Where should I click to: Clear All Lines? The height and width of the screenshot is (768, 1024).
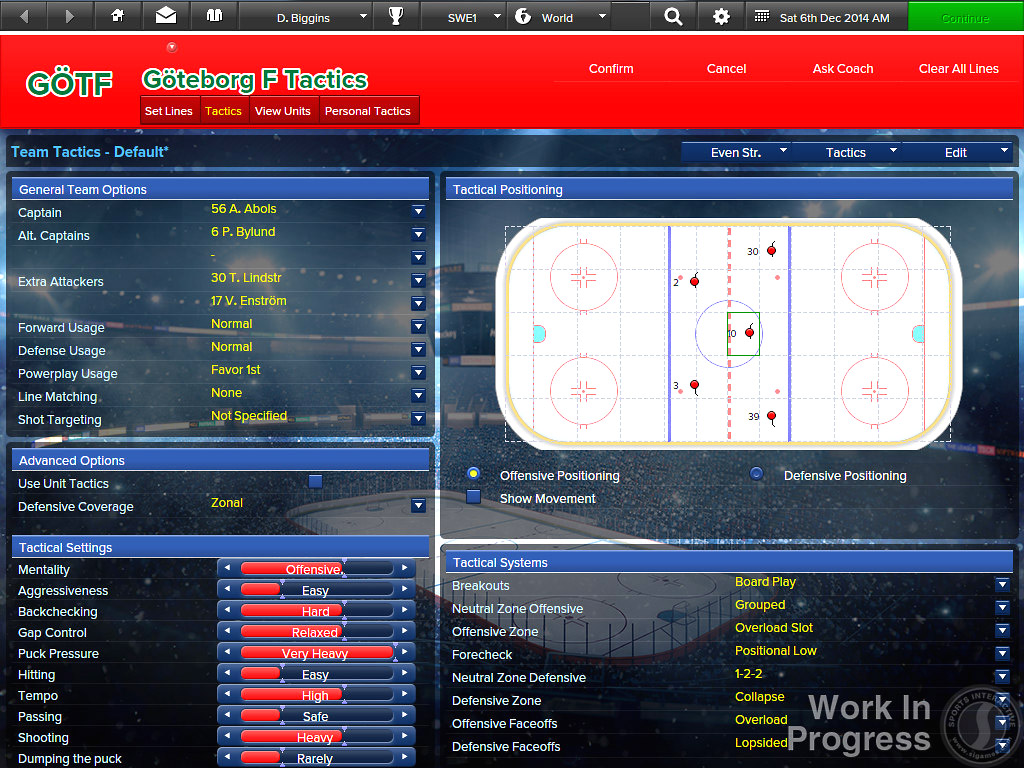[x=958, y=69]
